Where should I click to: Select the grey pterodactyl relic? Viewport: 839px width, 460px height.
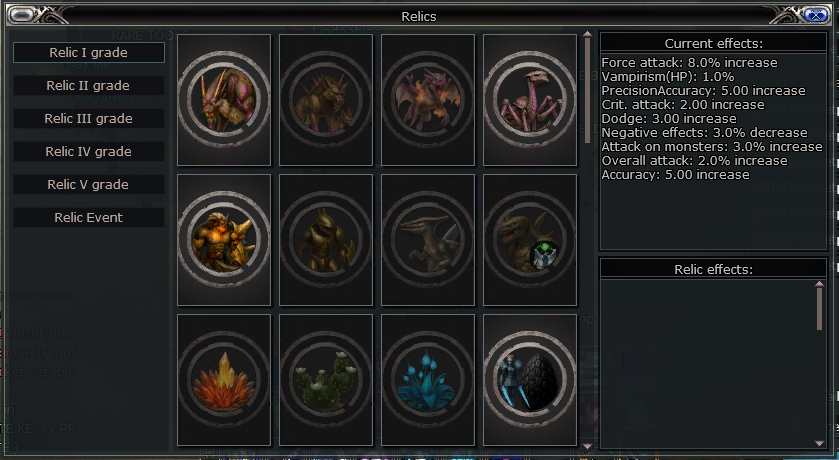coord(428,240)
